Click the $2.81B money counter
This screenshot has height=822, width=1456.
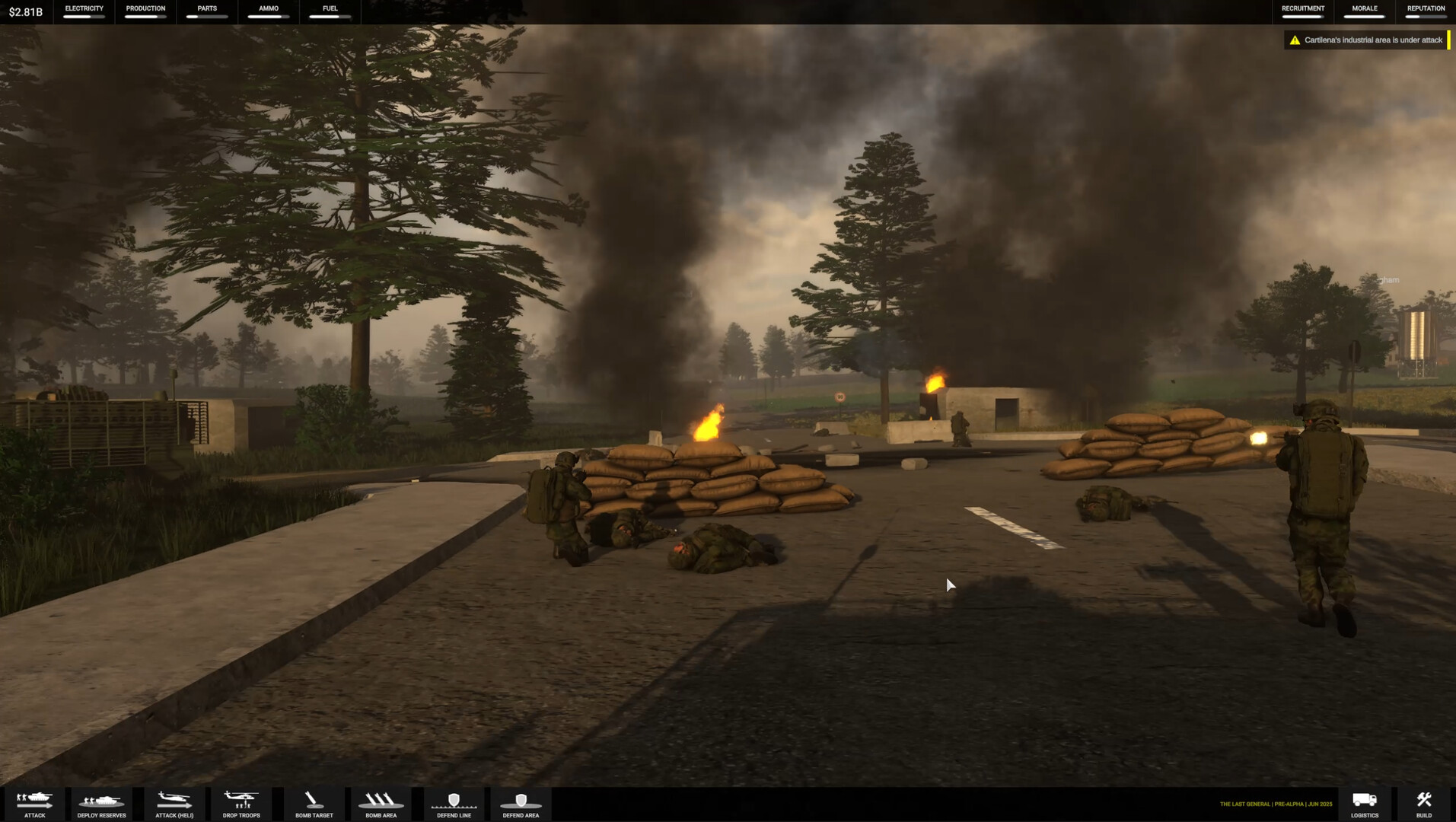click(x=24, y=12)
